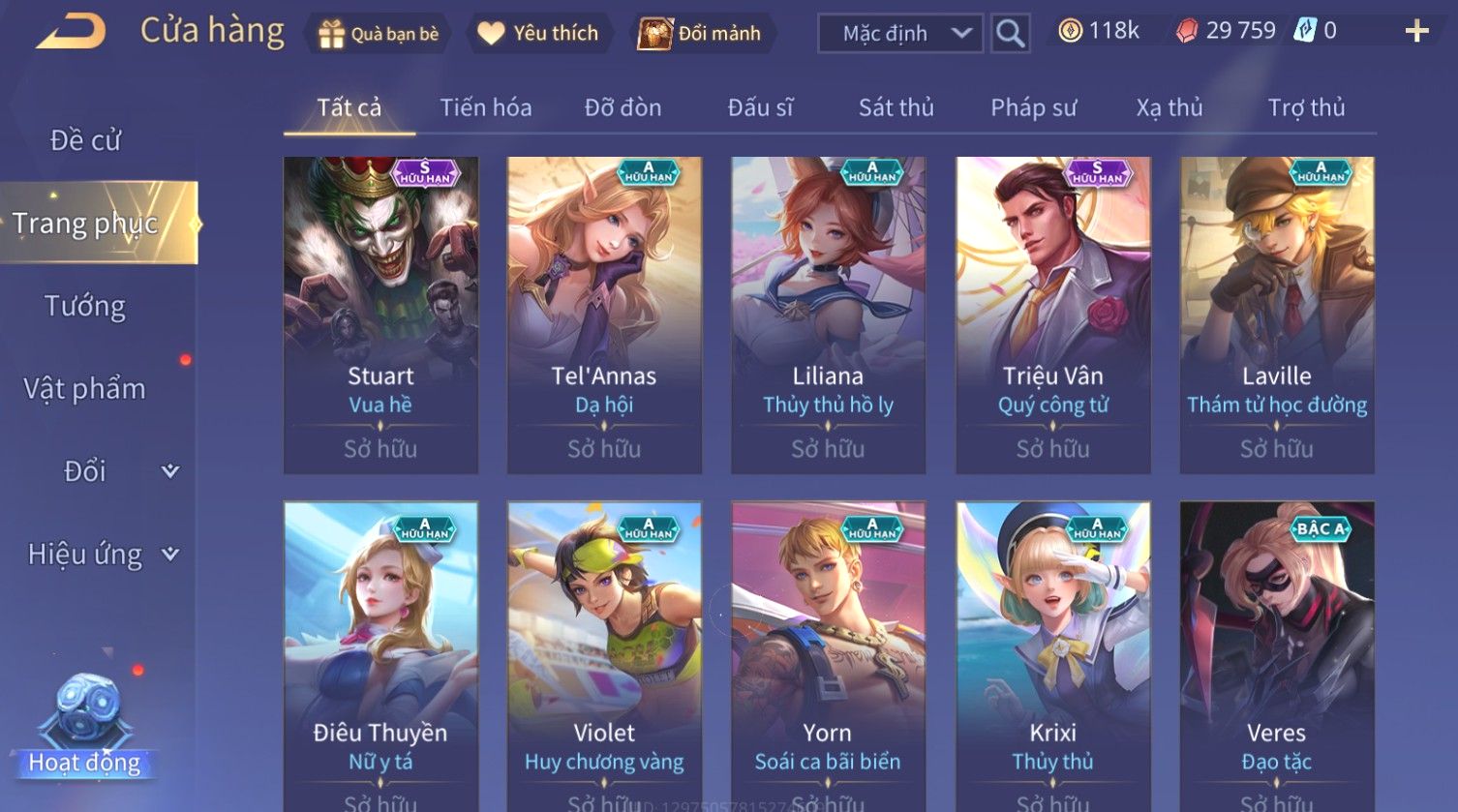Select the Trợ thủ category tab
Screen dimensions: 1458x812
[1306, 107]
